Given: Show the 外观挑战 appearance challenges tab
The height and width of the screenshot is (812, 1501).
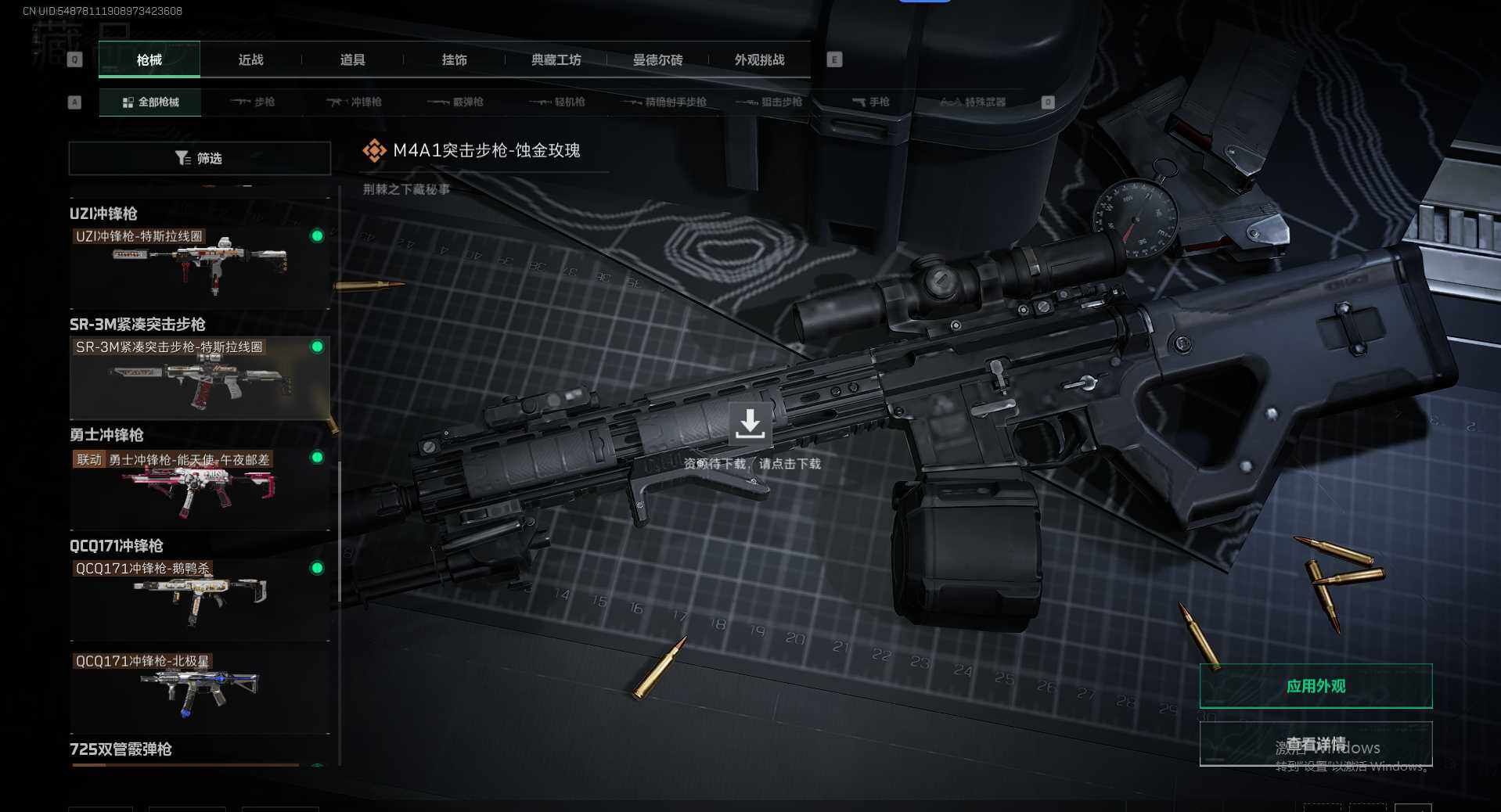Looking at the screenshot, I should point(760,60).
